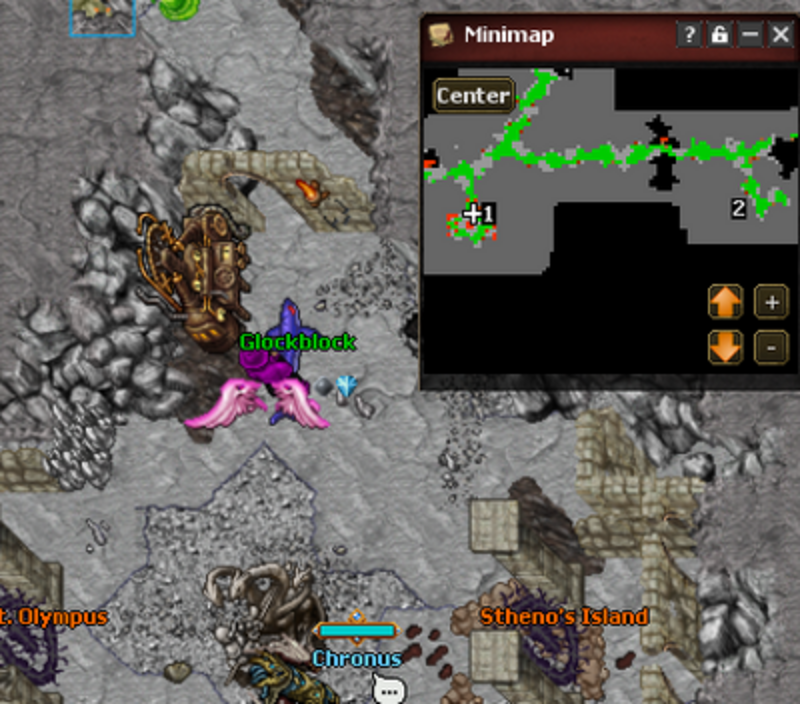
Task: Toggle the Minimap lock icon
Action: coord(719,35)
